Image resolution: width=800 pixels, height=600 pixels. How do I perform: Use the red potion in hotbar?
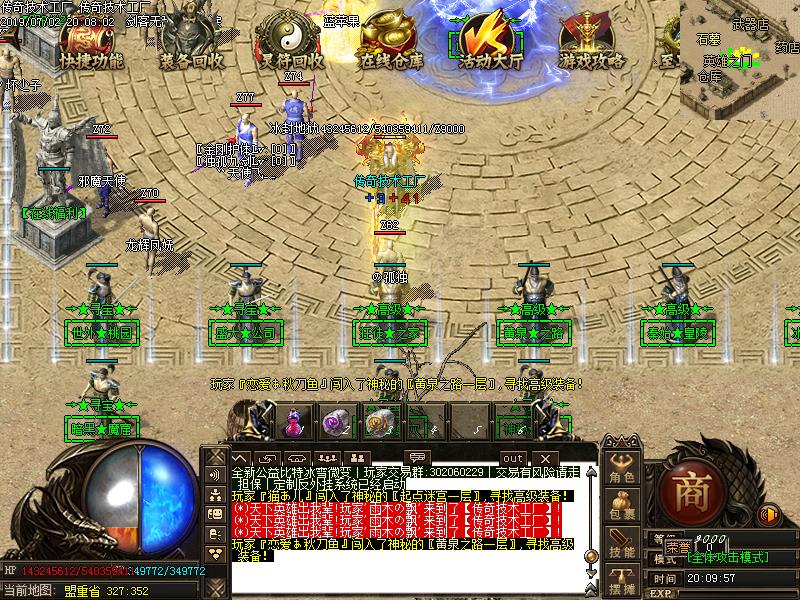[x=293, y=421]
